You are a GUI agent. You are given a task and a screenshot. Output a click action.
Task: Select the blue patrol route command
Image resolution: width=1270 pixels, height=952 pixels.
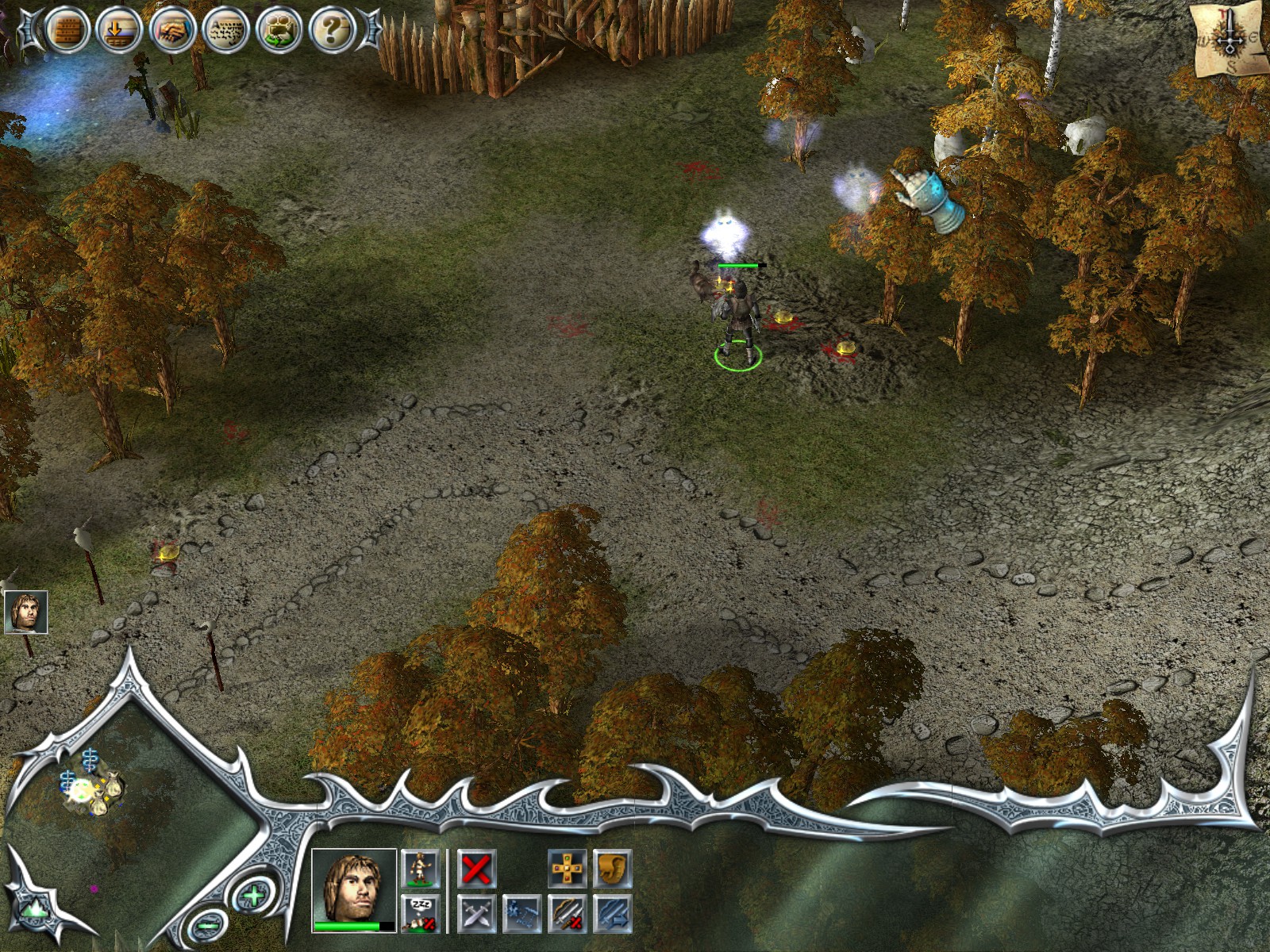(522, 914)
